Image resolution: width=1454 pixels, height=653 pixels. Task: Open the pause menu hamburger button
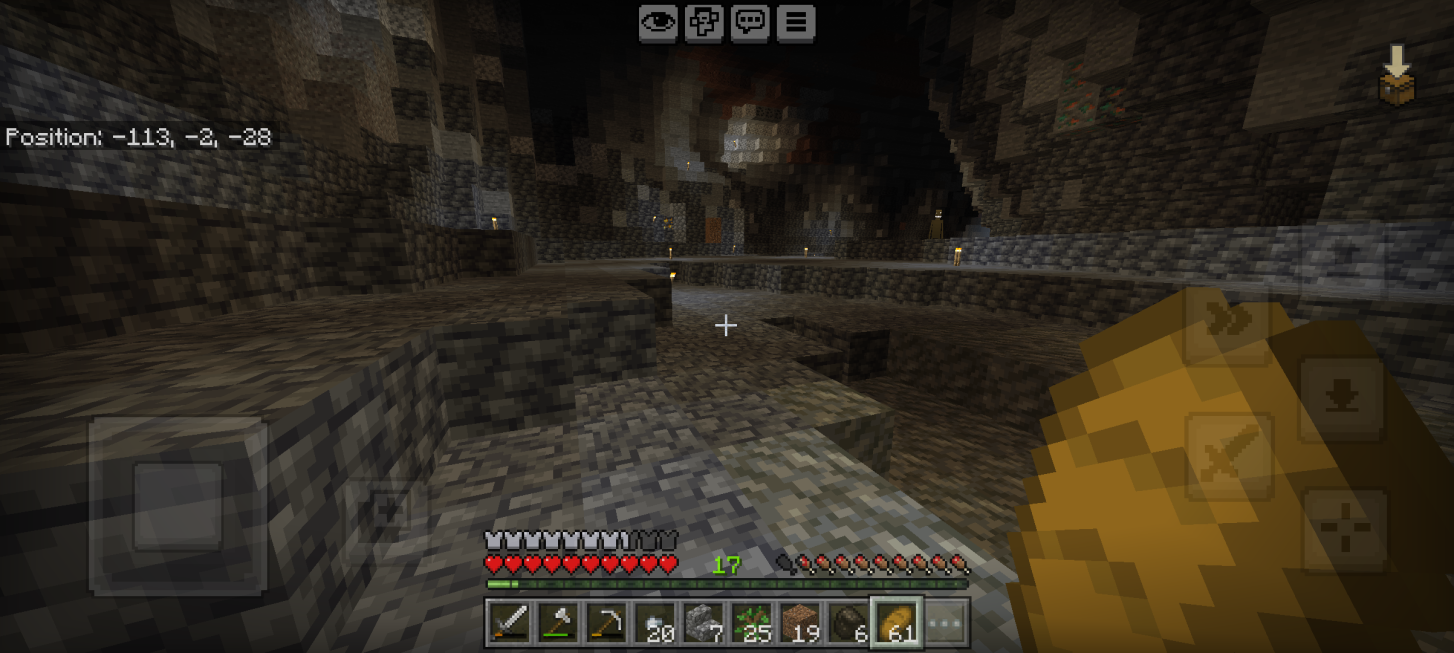[x=796, y=23]
